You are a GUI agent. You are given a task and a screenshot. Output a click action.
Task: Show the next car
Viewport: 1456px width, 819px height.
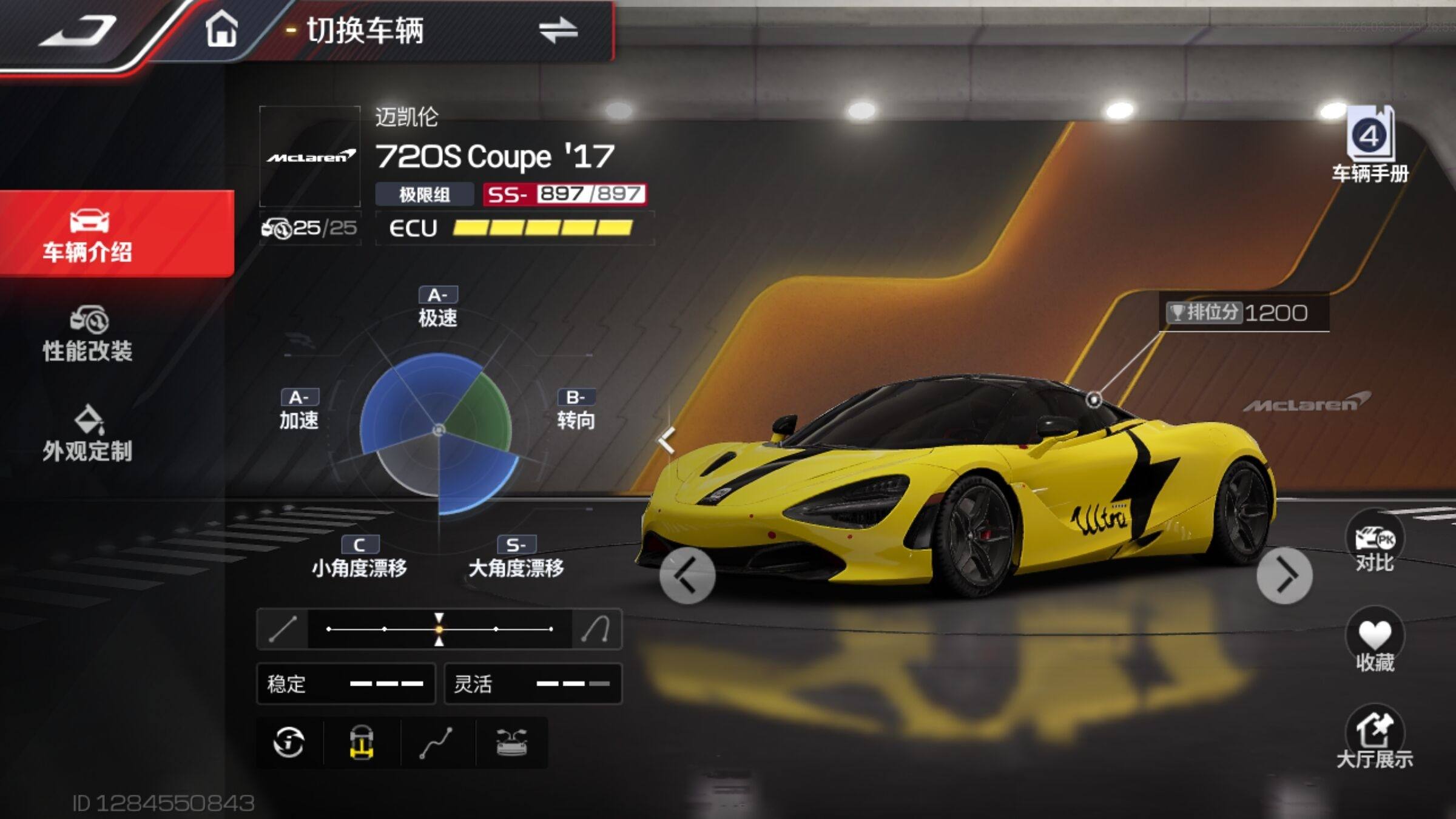[1284, 576]
